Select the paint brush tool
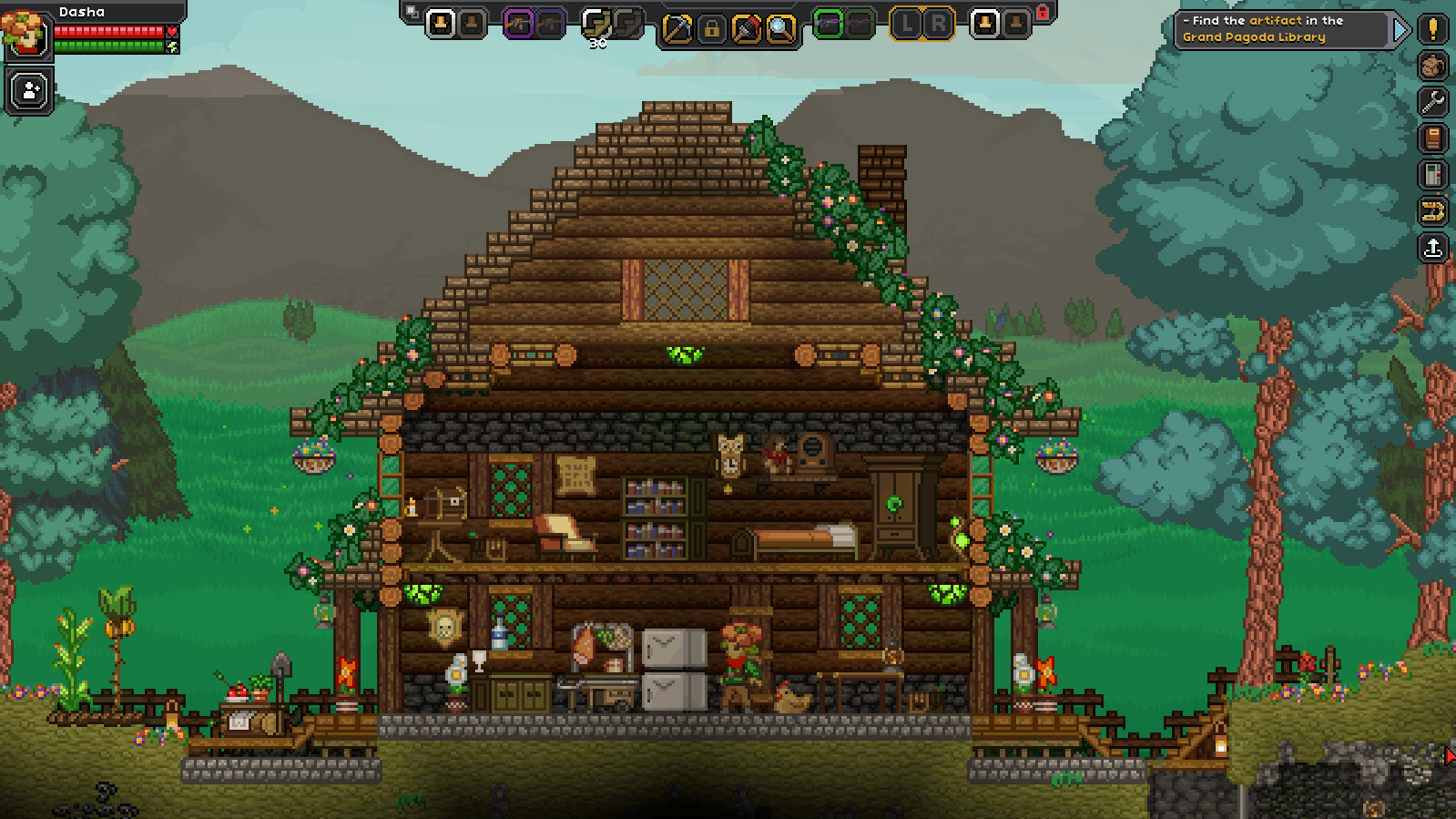 746,29
